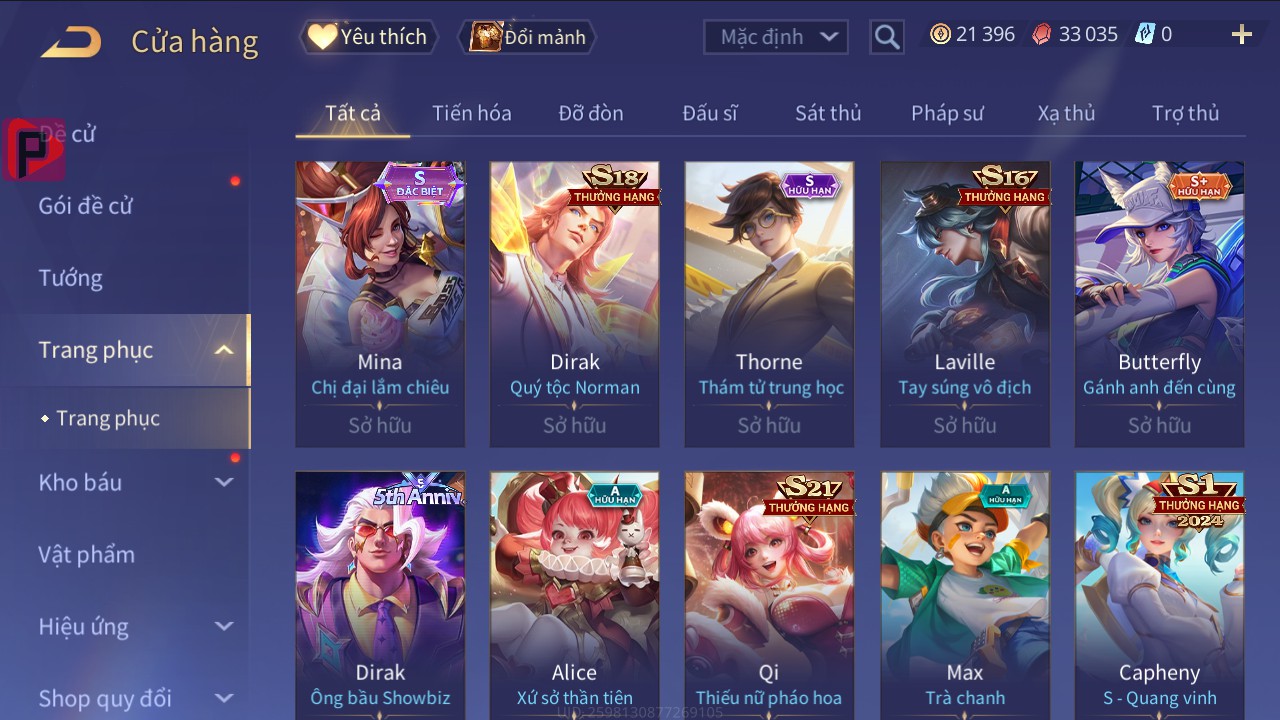Open the red P overlay icon
This screenshot has height=720, width=1280.
click(32, 150)
